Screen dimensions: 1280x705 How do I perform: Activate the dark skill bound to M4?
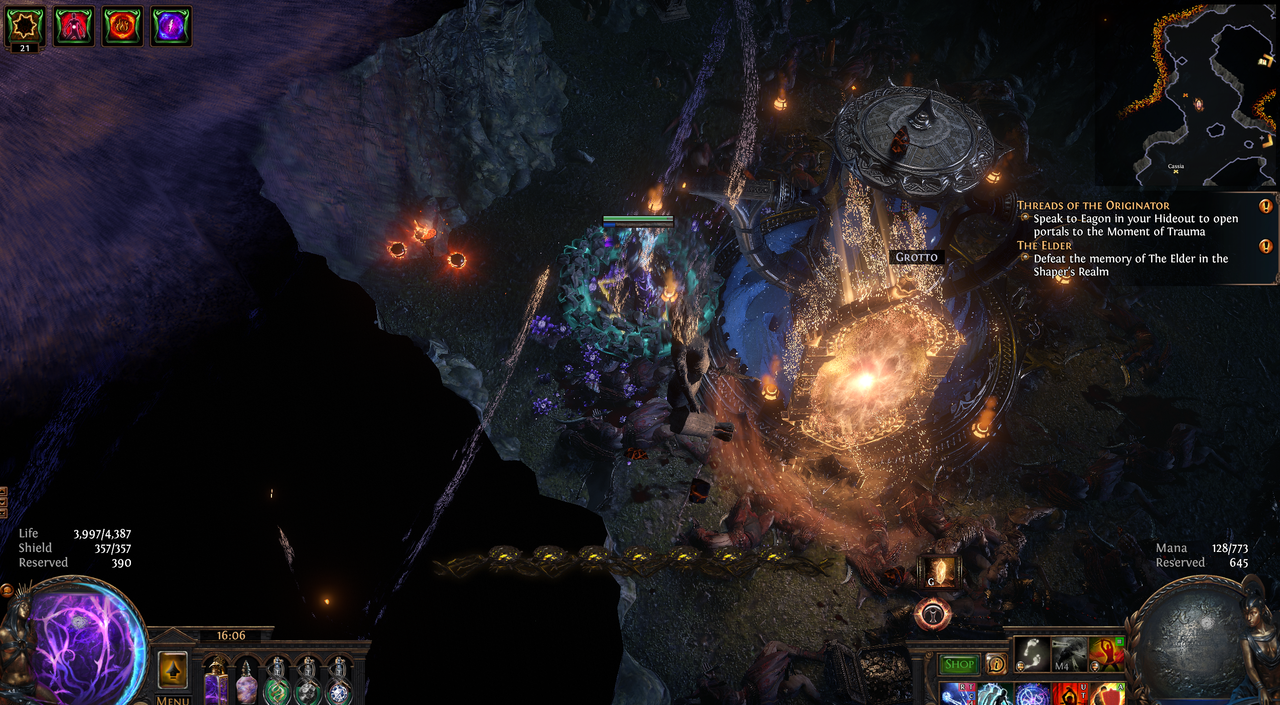(1069, 654)
